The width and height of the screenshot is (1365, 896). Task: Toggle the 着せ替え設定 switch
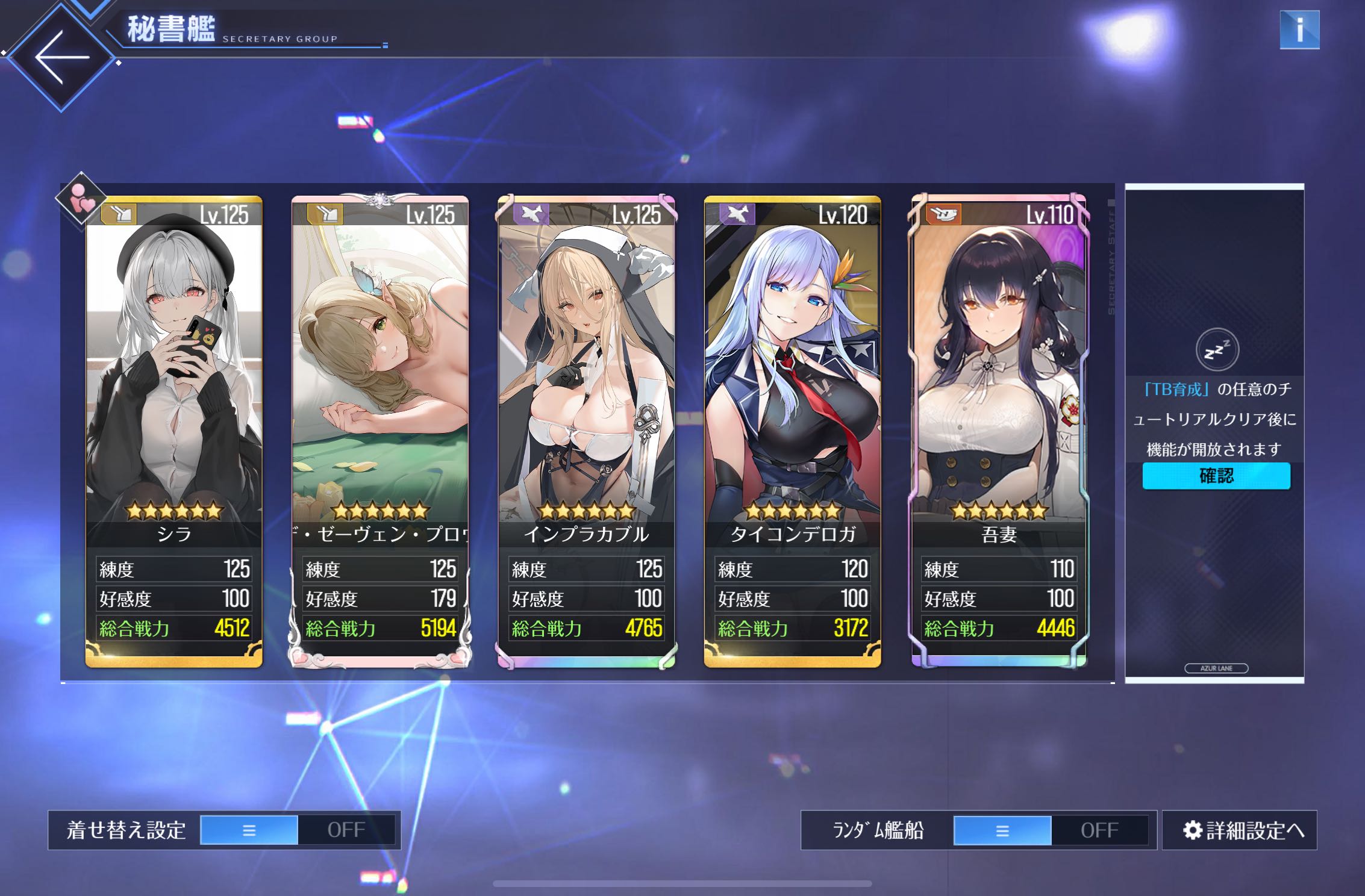298,830
